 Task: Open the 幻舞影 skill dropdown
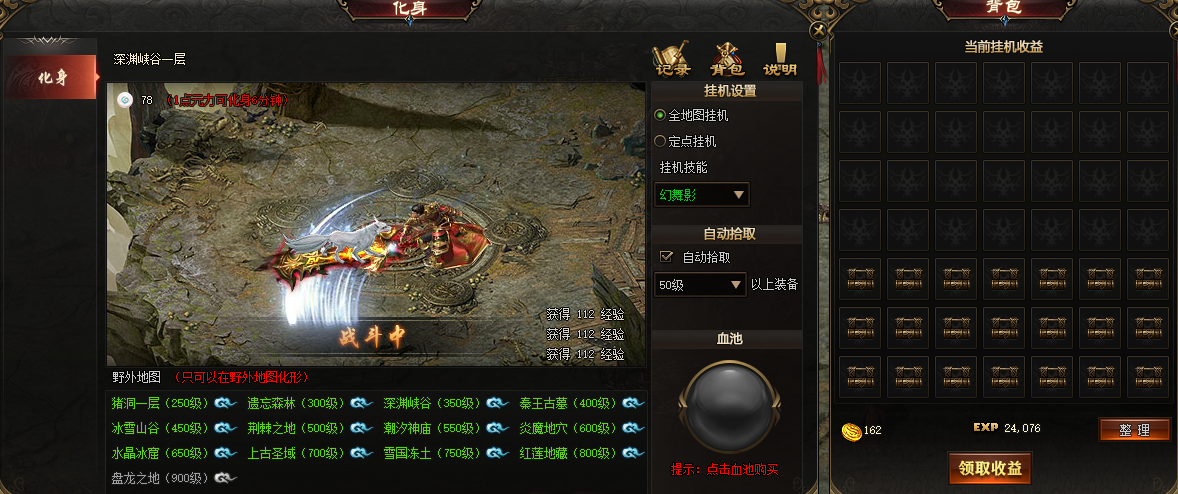click(702, 195)
